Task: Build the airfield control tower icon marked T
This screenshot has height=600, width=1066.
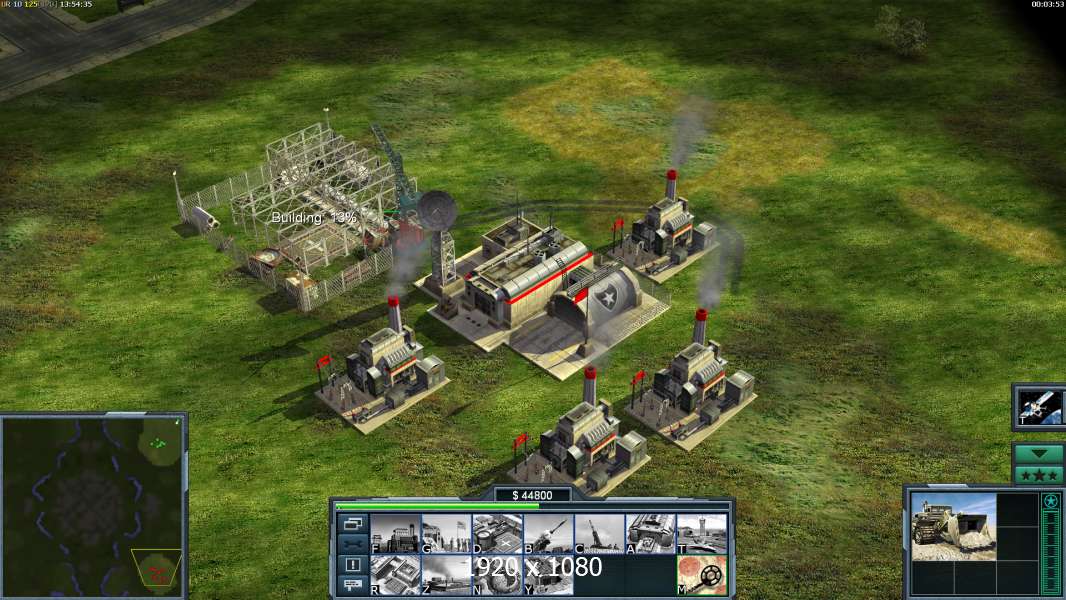Action: [701, 534]
